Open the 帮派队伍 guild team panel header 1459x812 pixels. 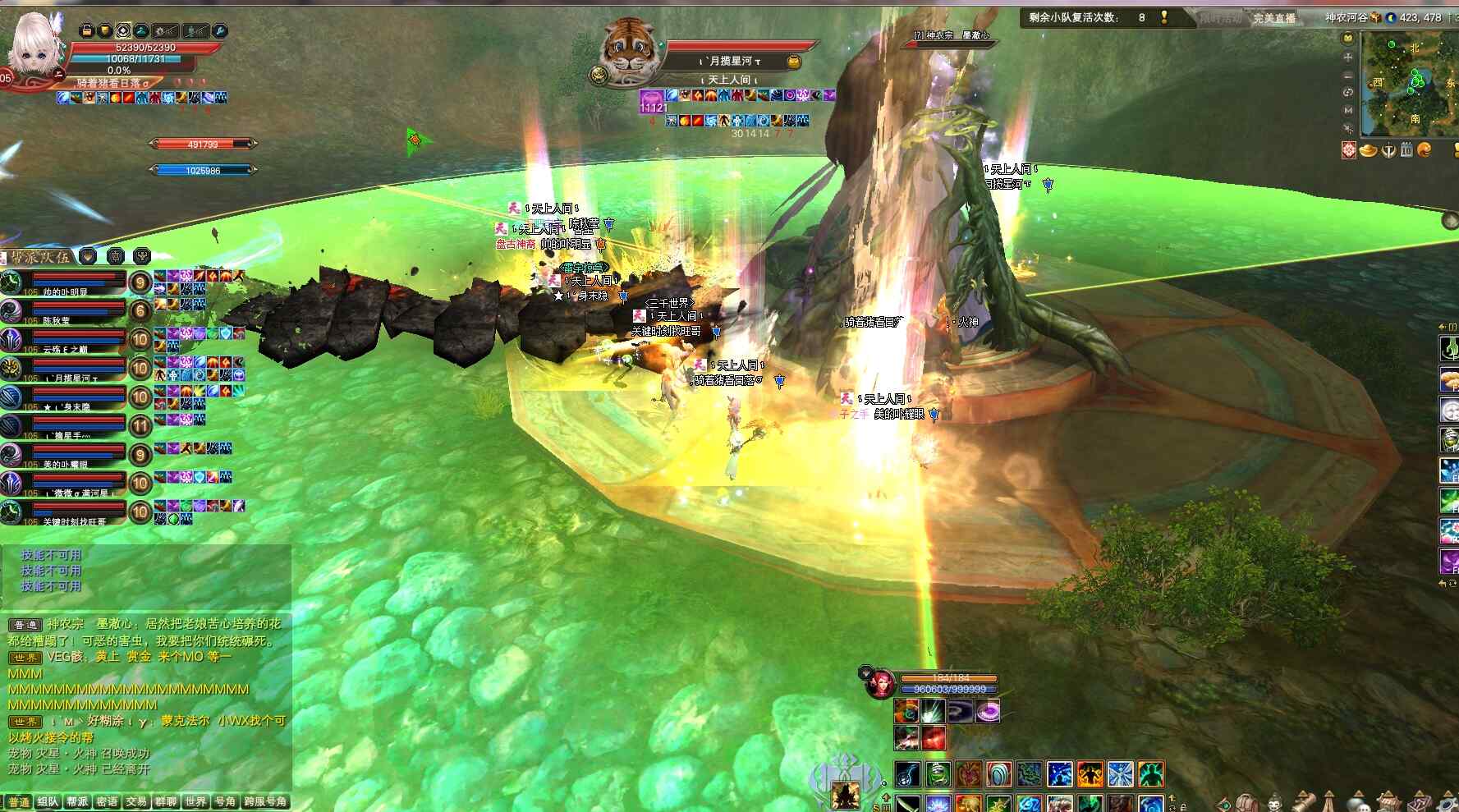point(39,257)
